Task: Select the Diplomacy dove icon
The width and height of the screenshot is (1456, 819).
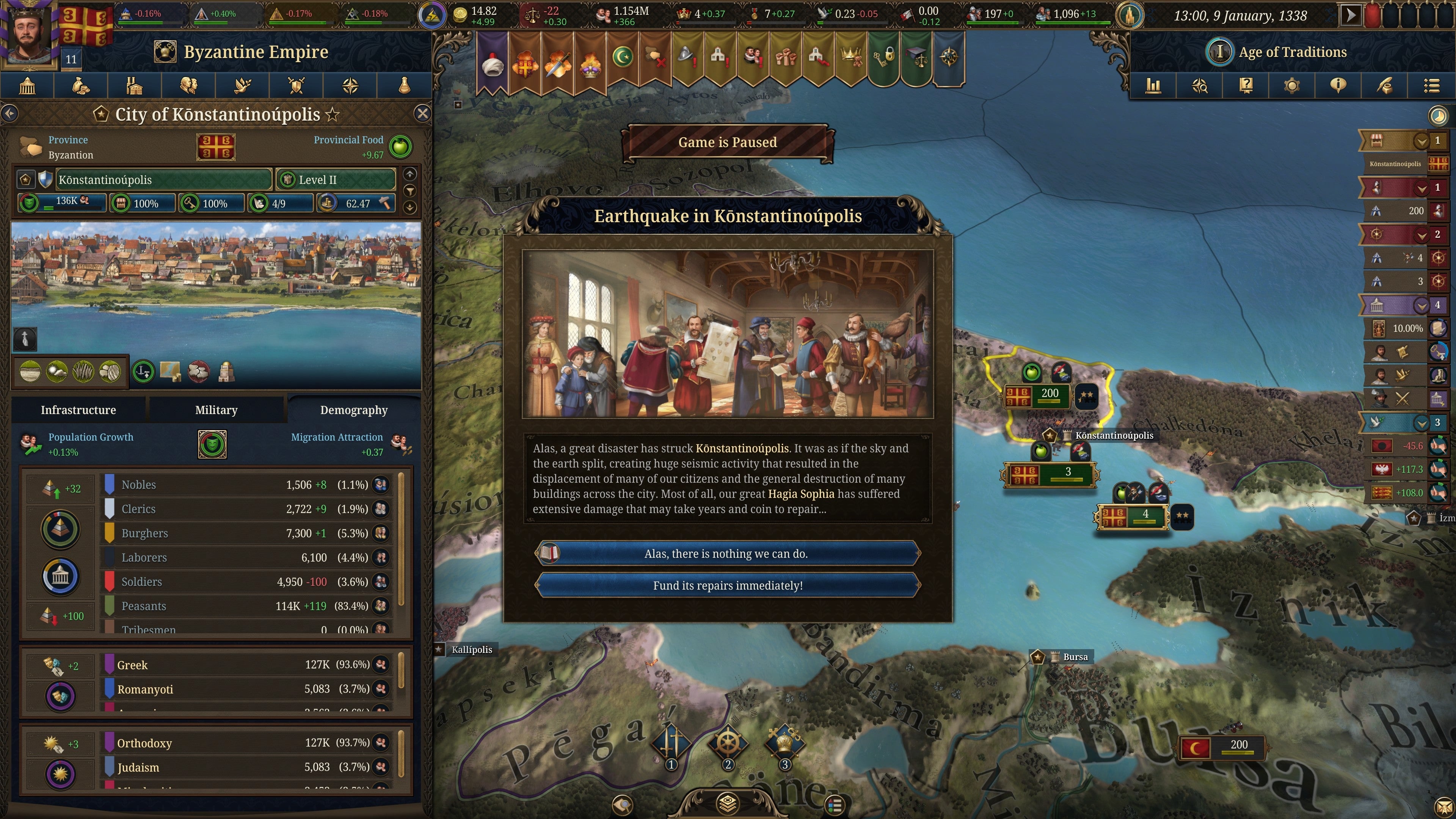Action: (x=242, y=86)
